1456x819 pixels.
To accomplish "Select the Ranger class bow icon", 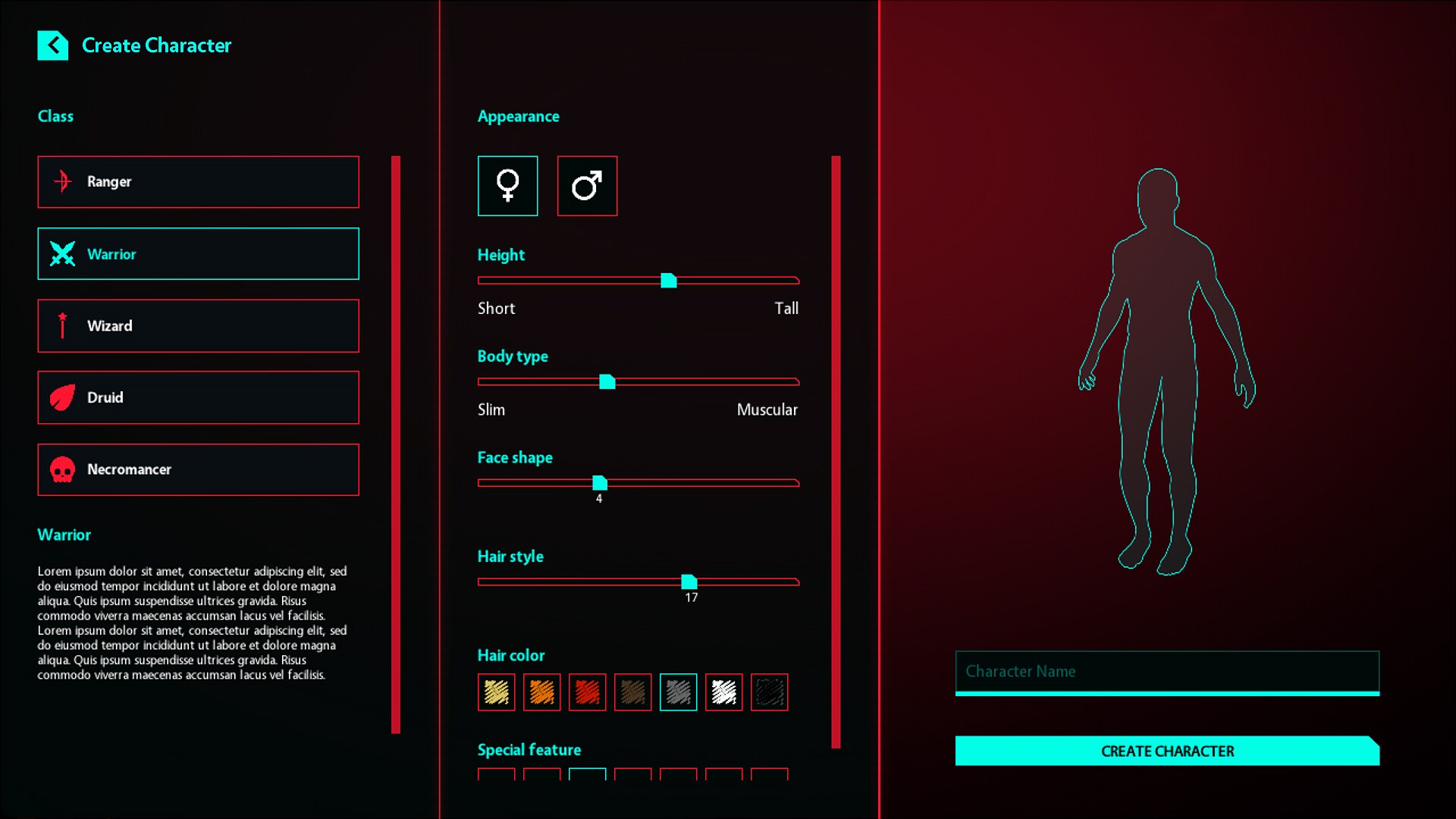I will click(x=62, y=181).
